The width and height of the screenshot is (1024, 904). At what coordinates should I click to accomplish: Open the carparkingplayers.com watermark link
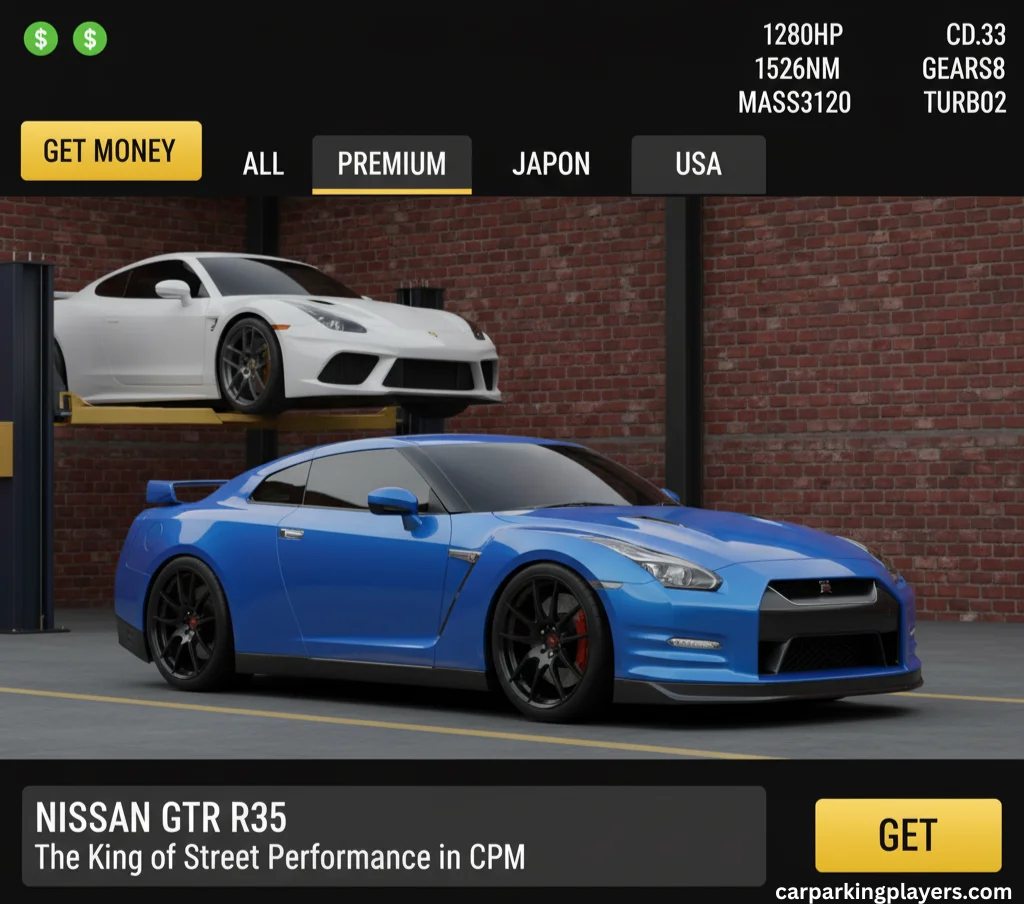(893, 891)
